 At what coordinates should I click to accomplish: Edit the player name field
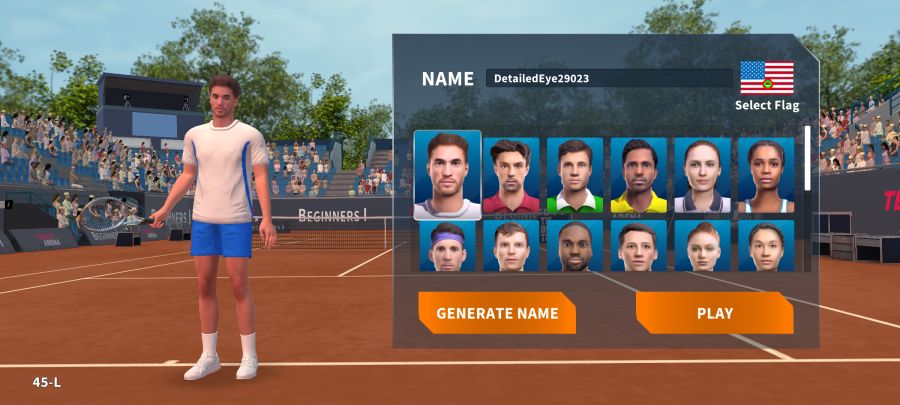(x=609, y=78)
